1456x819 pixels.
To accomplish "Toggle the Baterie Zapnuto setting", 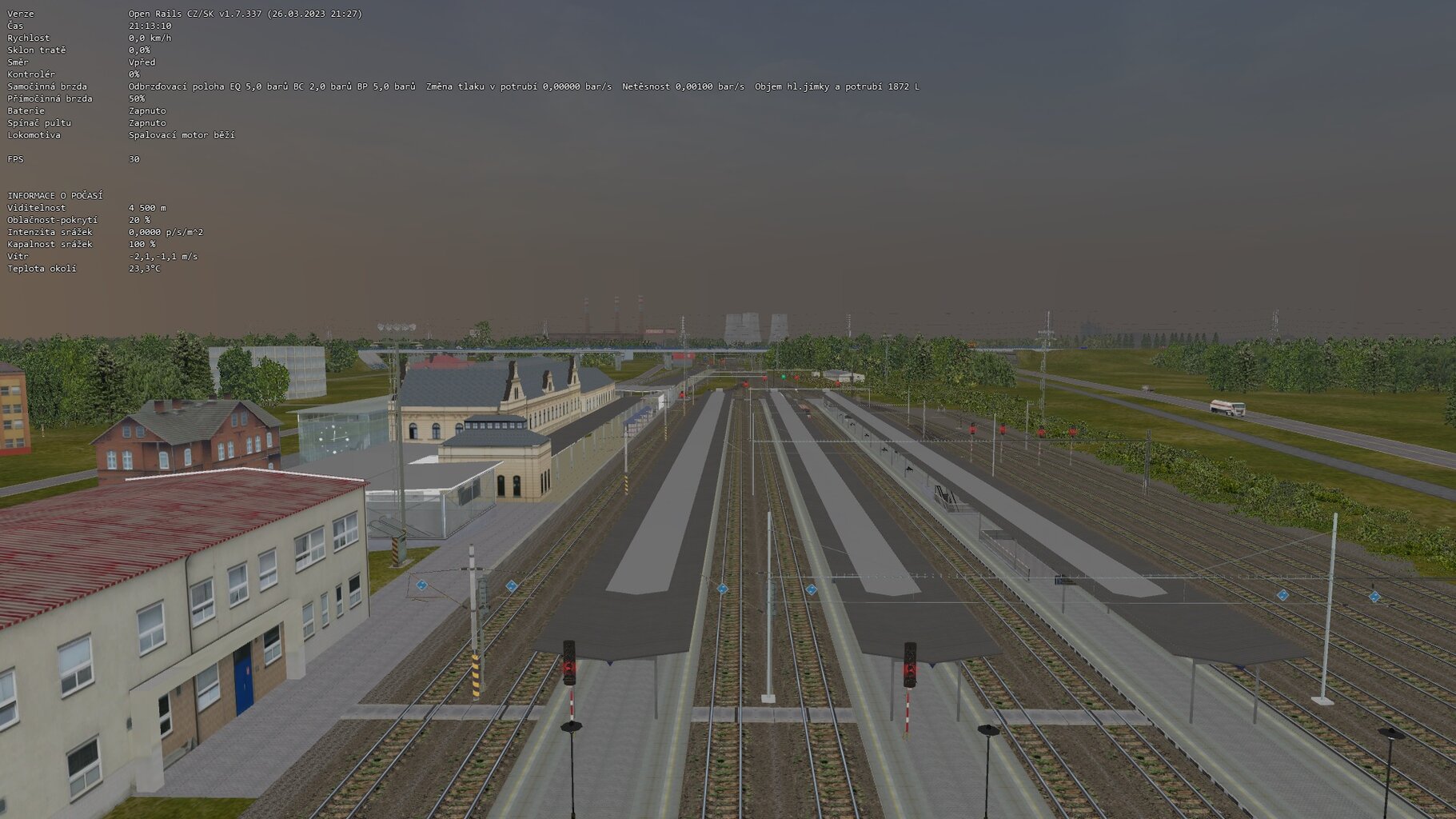I will click(x=146, y=110).
